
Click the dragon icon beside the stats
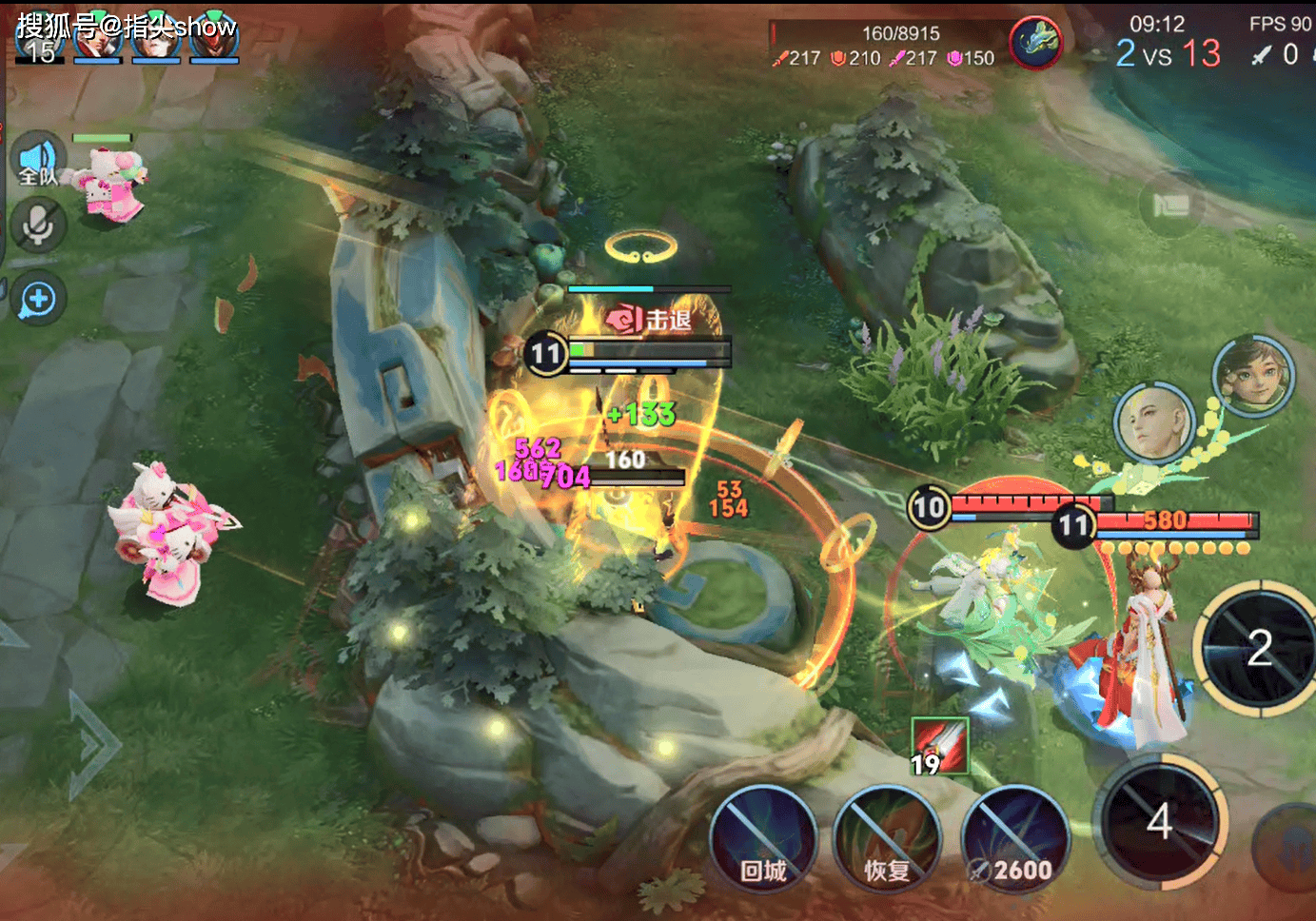(1035, 44)
